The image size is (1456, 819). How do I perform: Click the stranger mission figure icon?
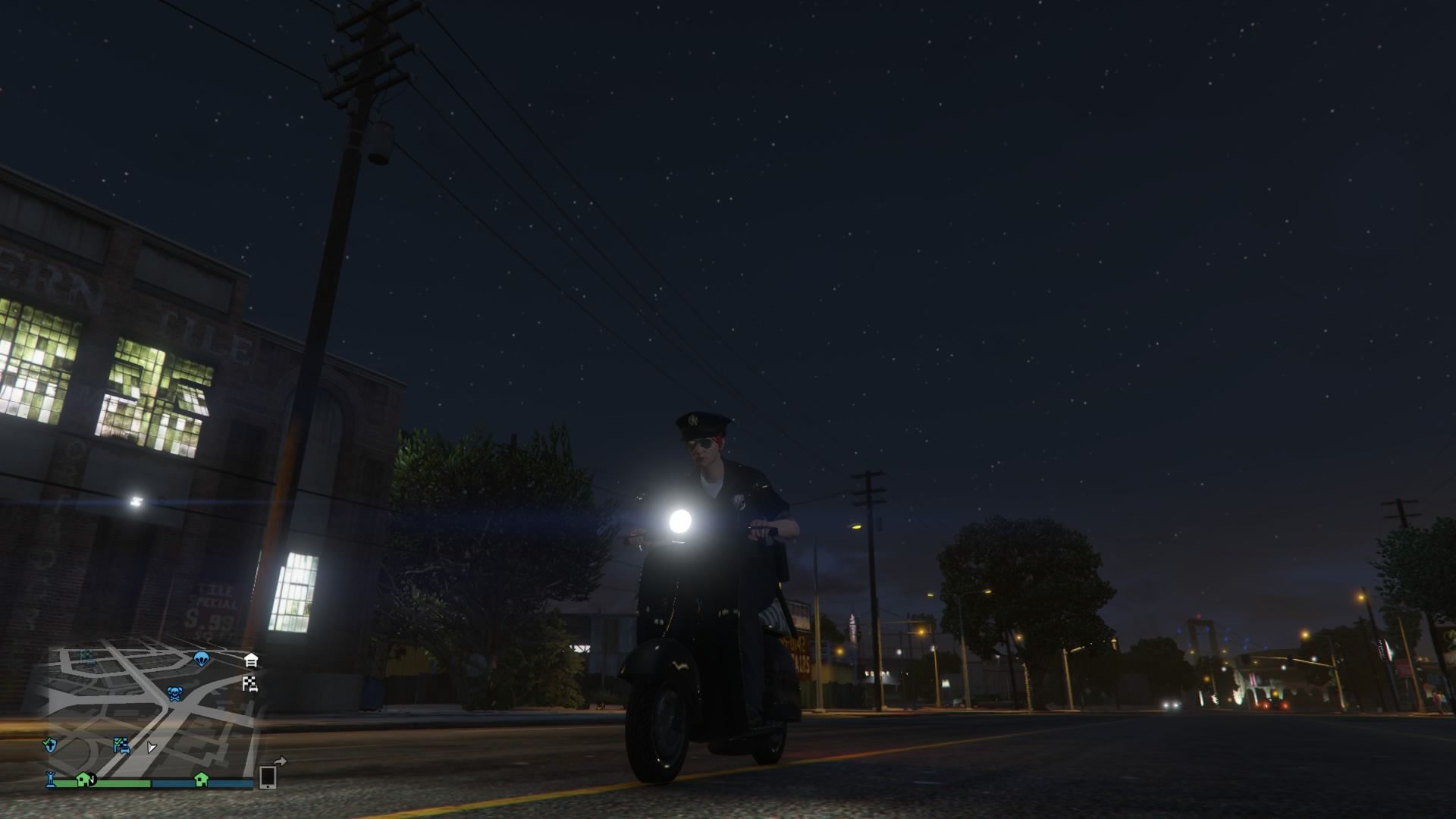50,780
